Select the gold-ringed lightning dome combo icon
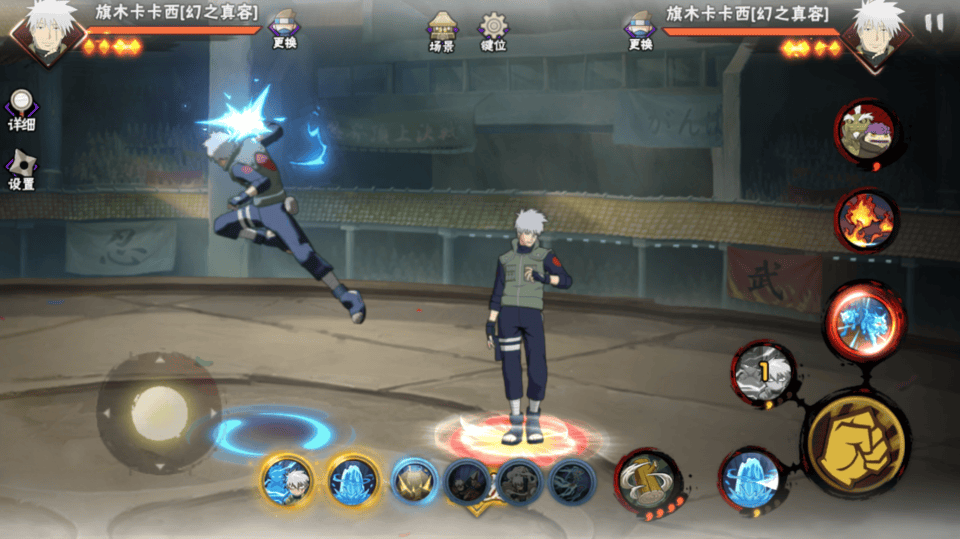Image resolution: width=960 pixels, height=539 pixels. (x=353, y=481)
